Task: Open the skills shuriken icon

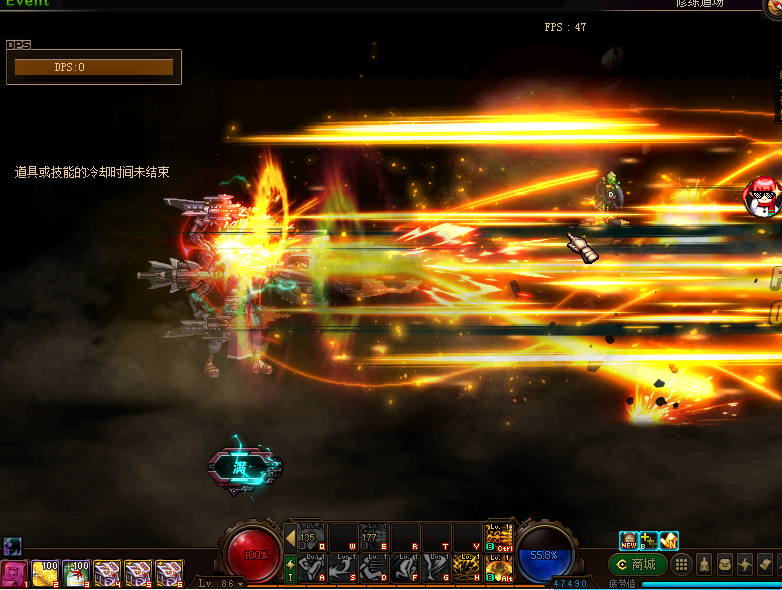Action: click(x=745, y=565)
